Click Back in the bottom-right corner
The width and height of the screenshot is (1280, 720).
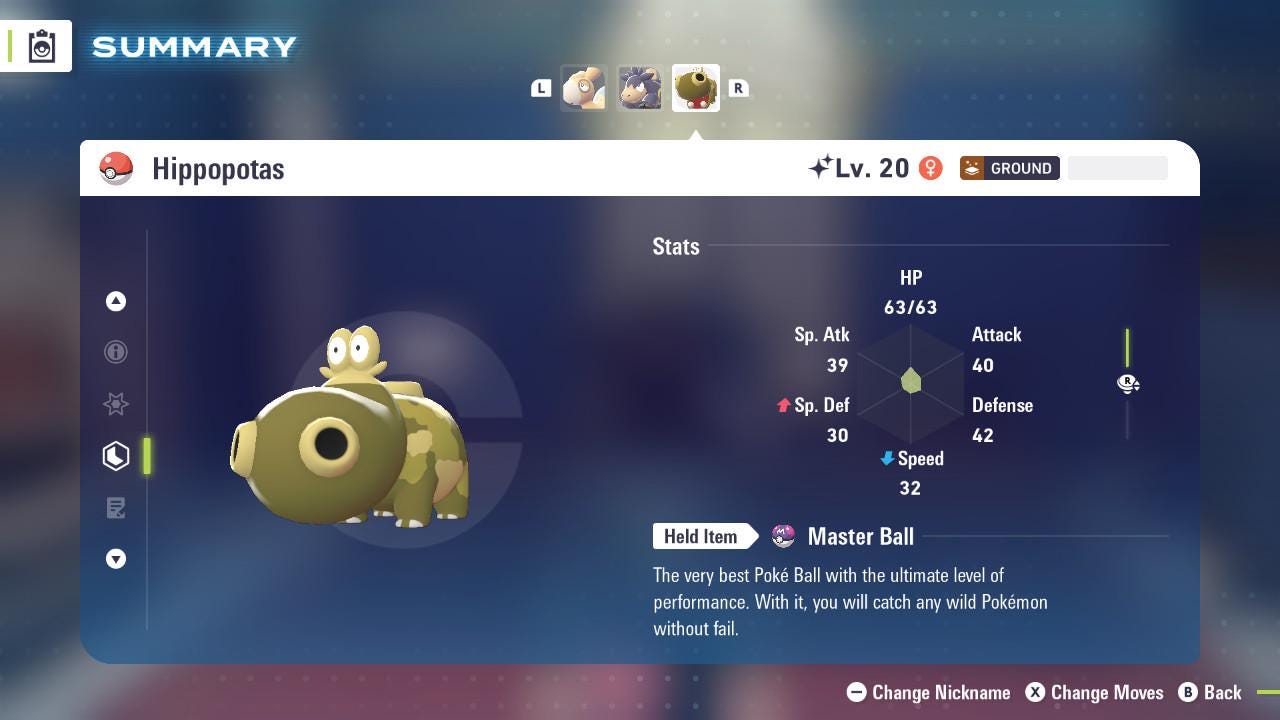tap(1211, 692)
